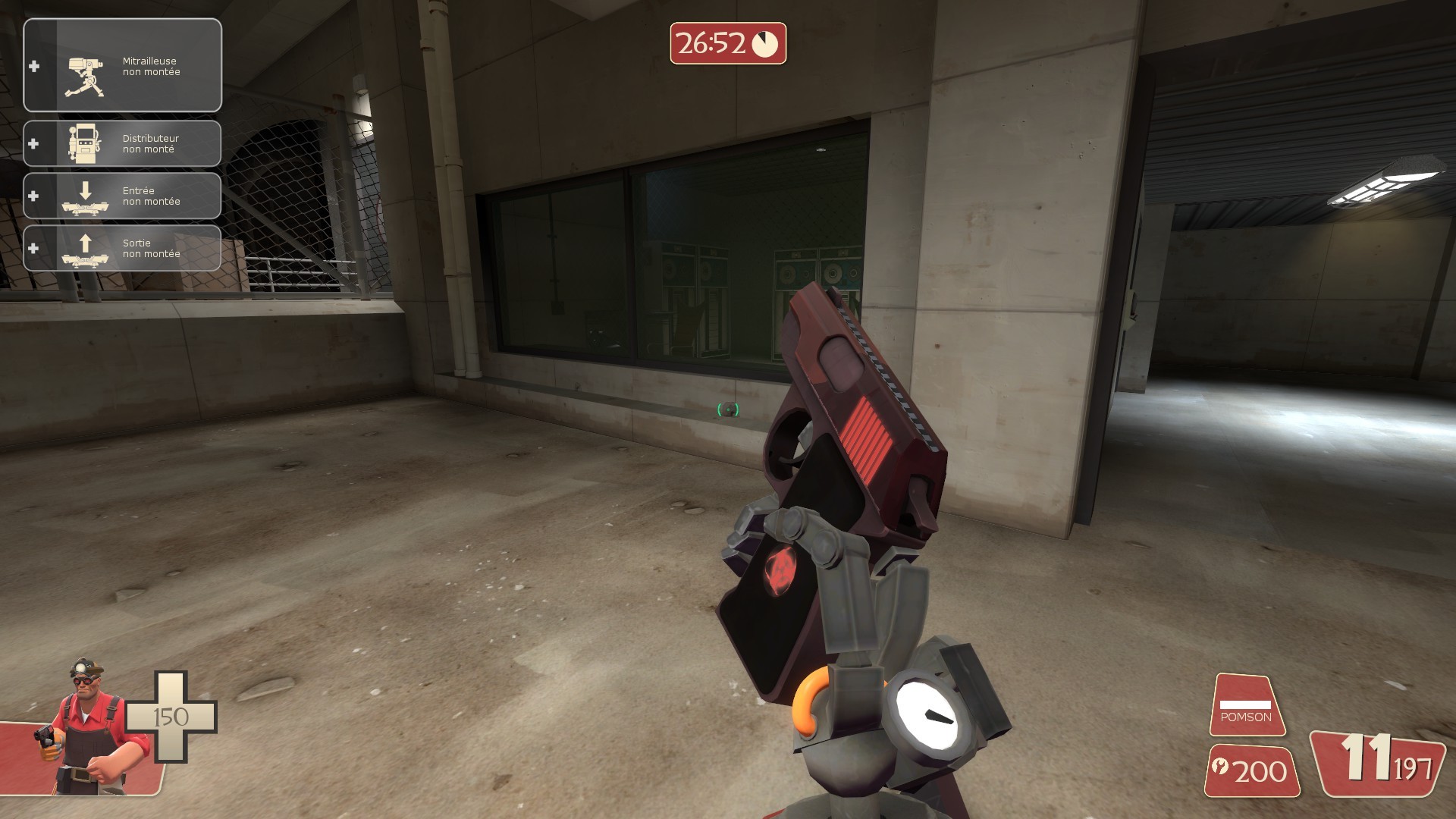Click the Distributeur dispenser icon

click(86, 143)
